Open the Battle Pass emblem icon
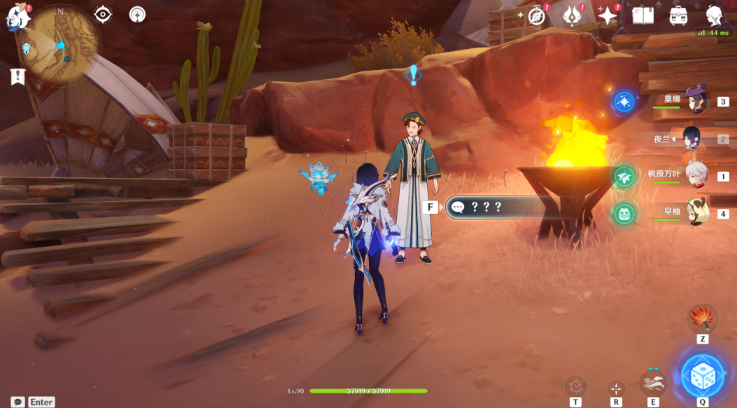 coord(572,15)
